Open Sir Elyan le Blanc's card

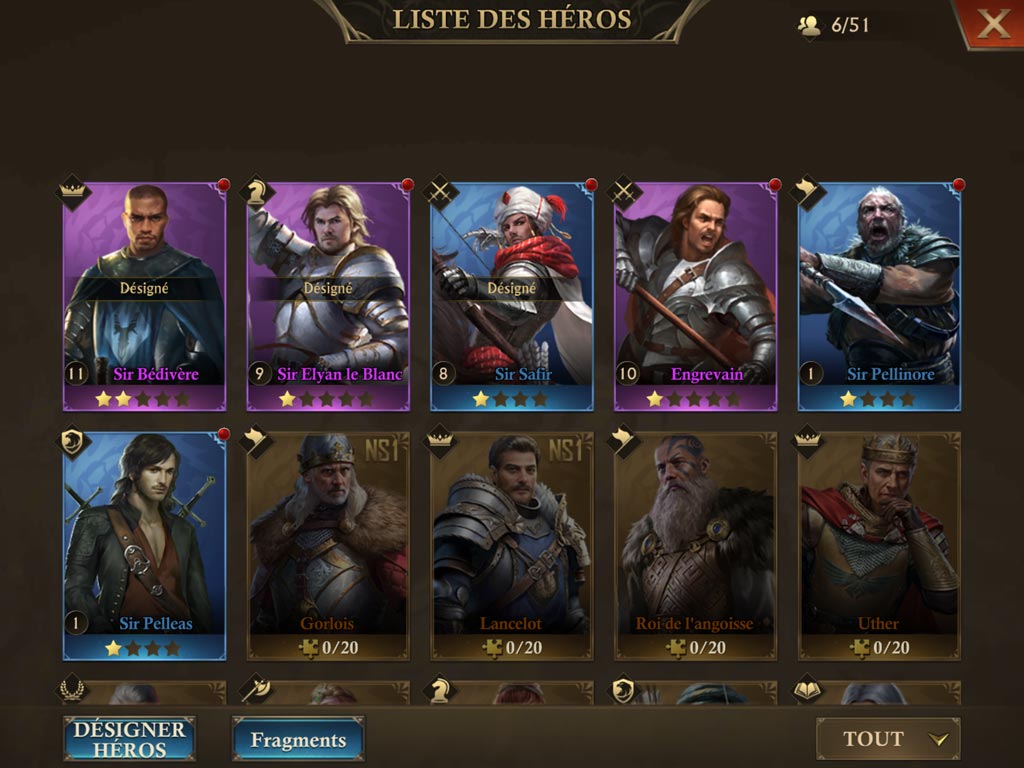coord(329,295)
